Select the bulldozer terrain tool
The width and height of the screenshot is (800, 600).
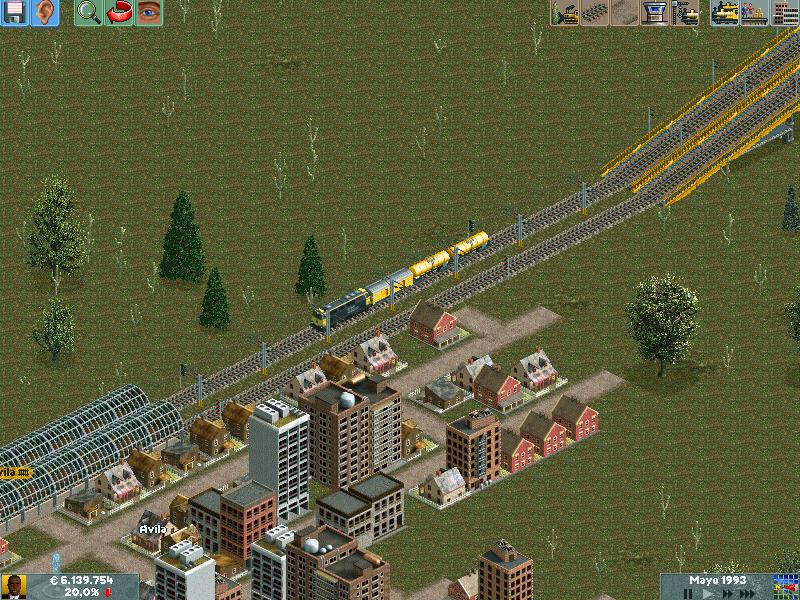565,13
